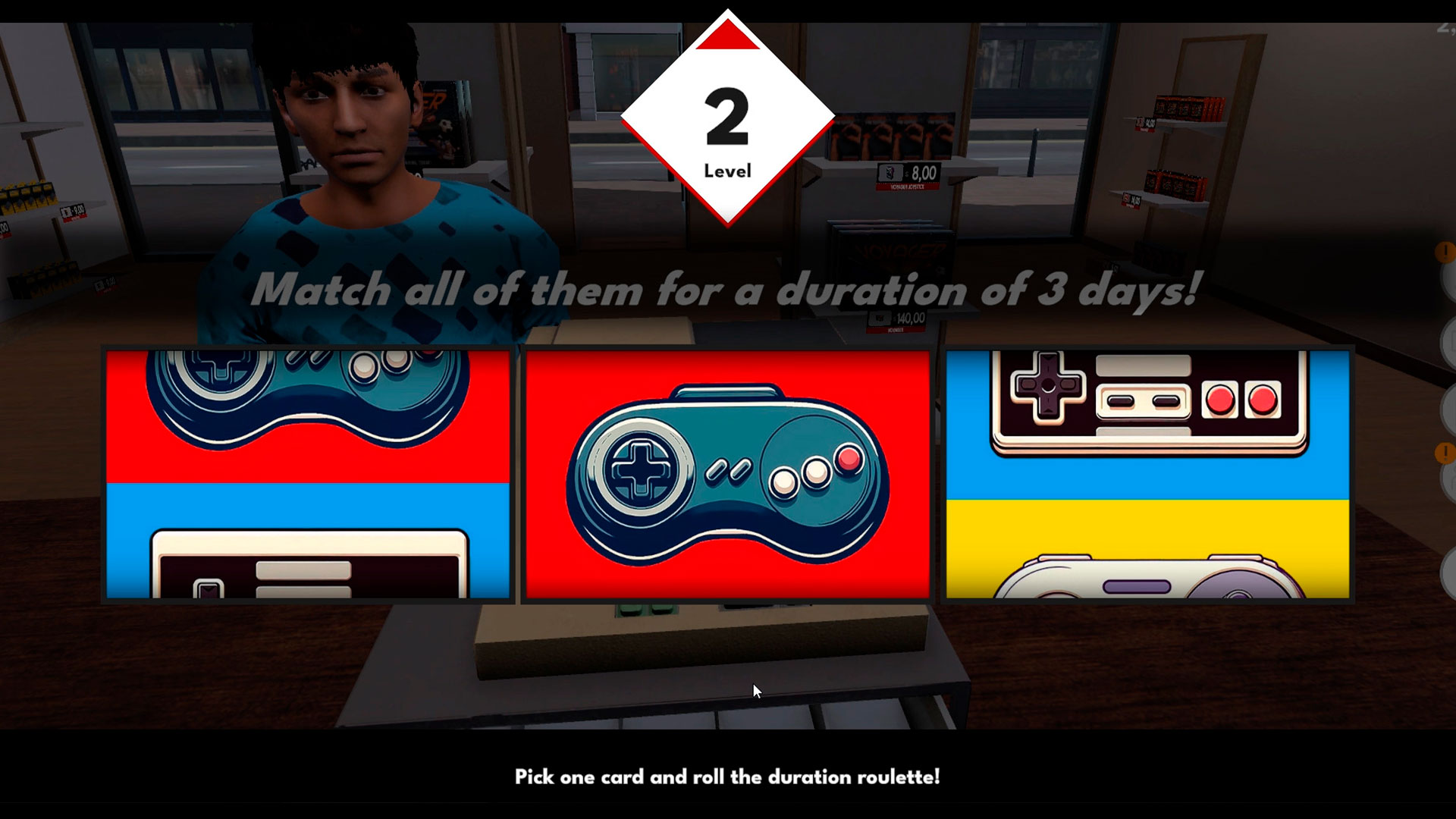Click the 'Pick one card and roll the duration roulette!' prompt
Viewport: 1456px width, 819px height.
(728, 777)
